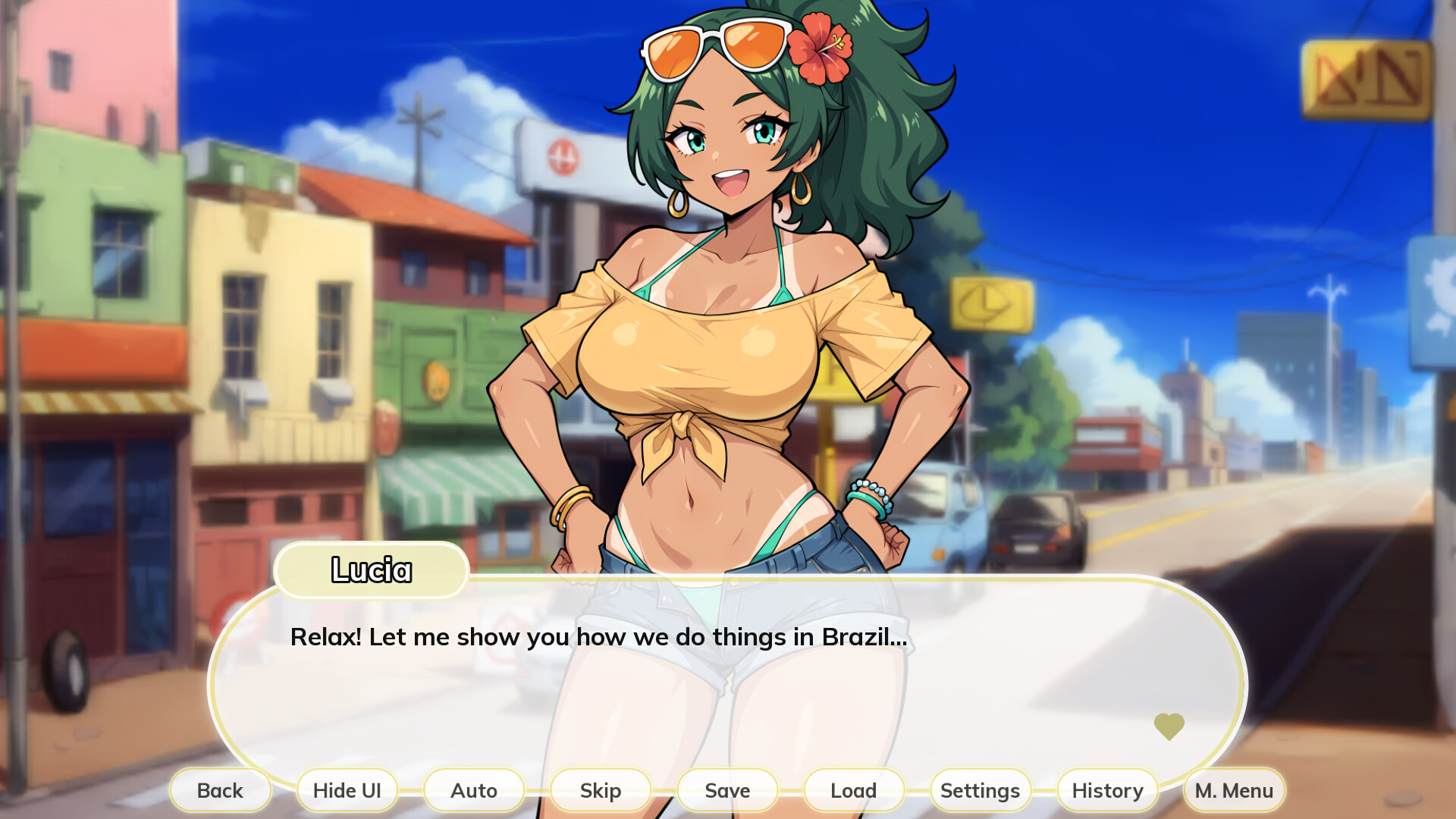The width and height of the screenshot is (1456, 819).
Task: Return to the Main Menu via M. Menu
Action: click(x=1233, y=790)
